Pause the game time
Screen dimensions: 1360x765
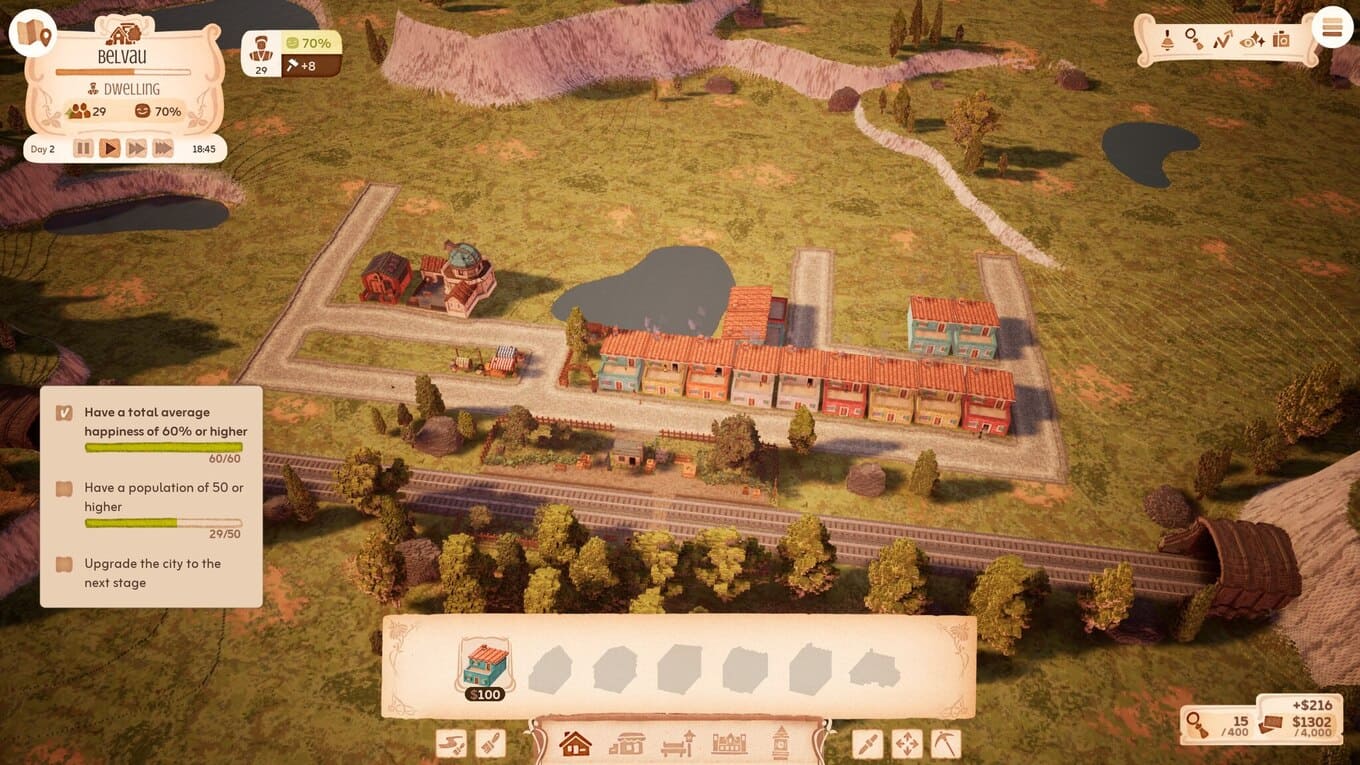click(83, 149)
